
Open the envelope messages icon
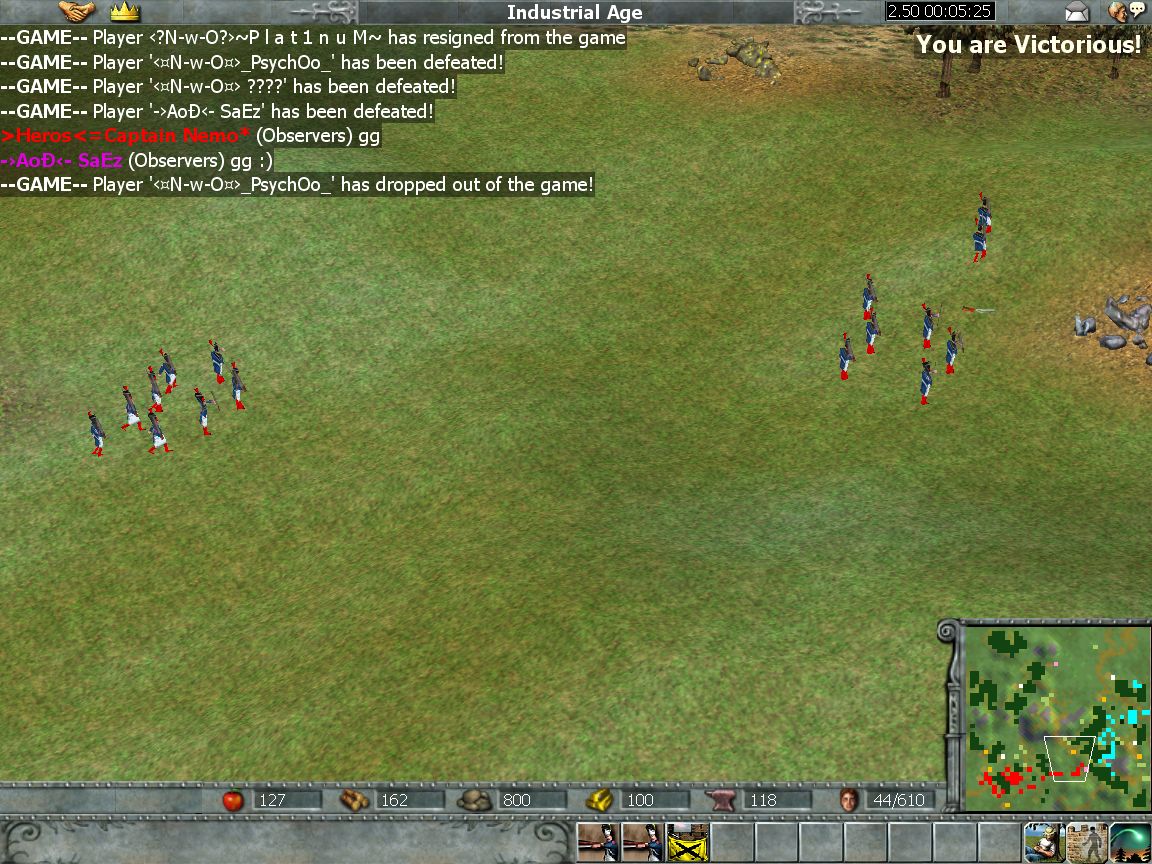tap(1076, 12)
